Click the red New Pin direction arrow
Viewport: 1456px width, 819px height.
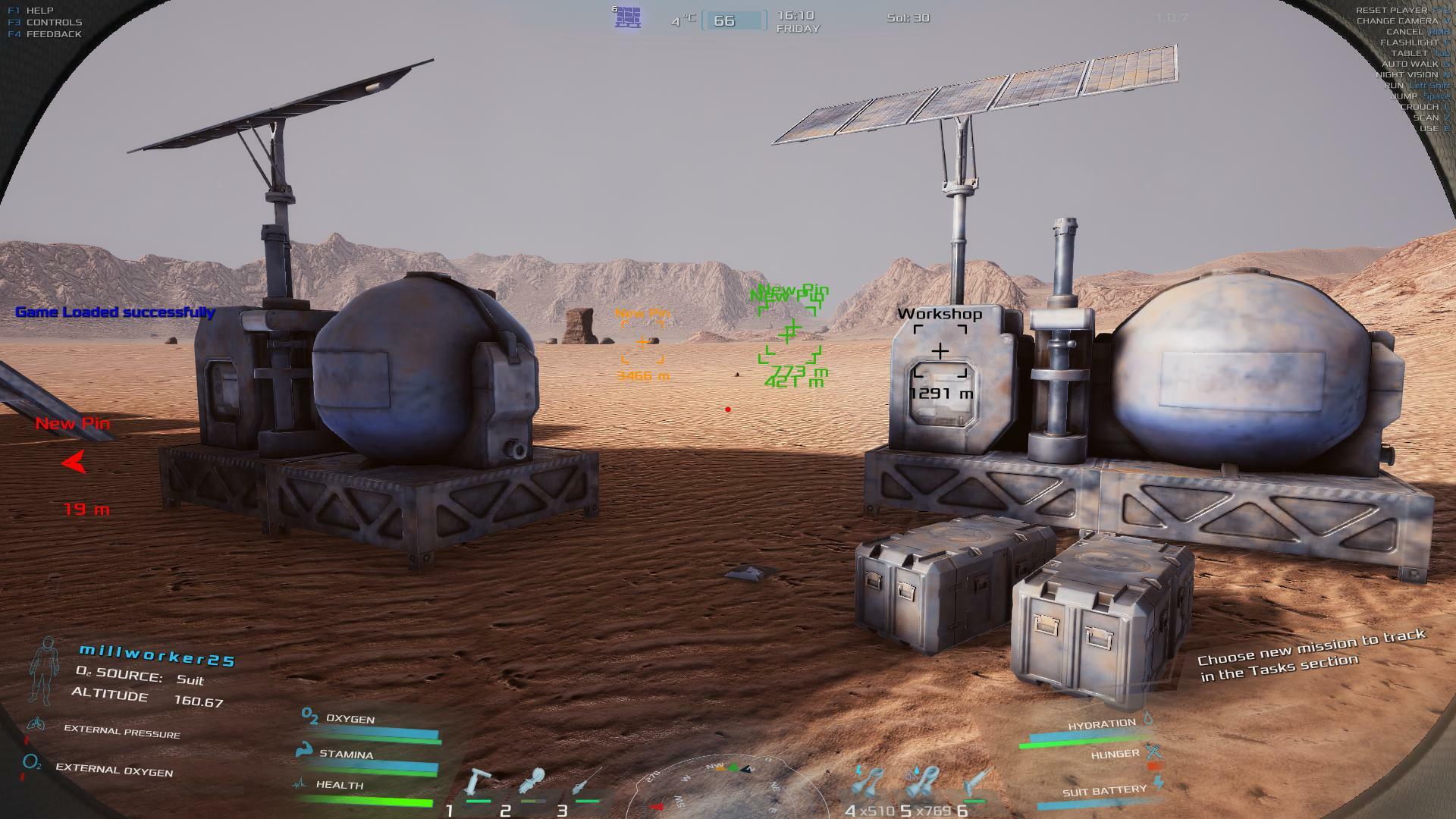click(75, 462)
